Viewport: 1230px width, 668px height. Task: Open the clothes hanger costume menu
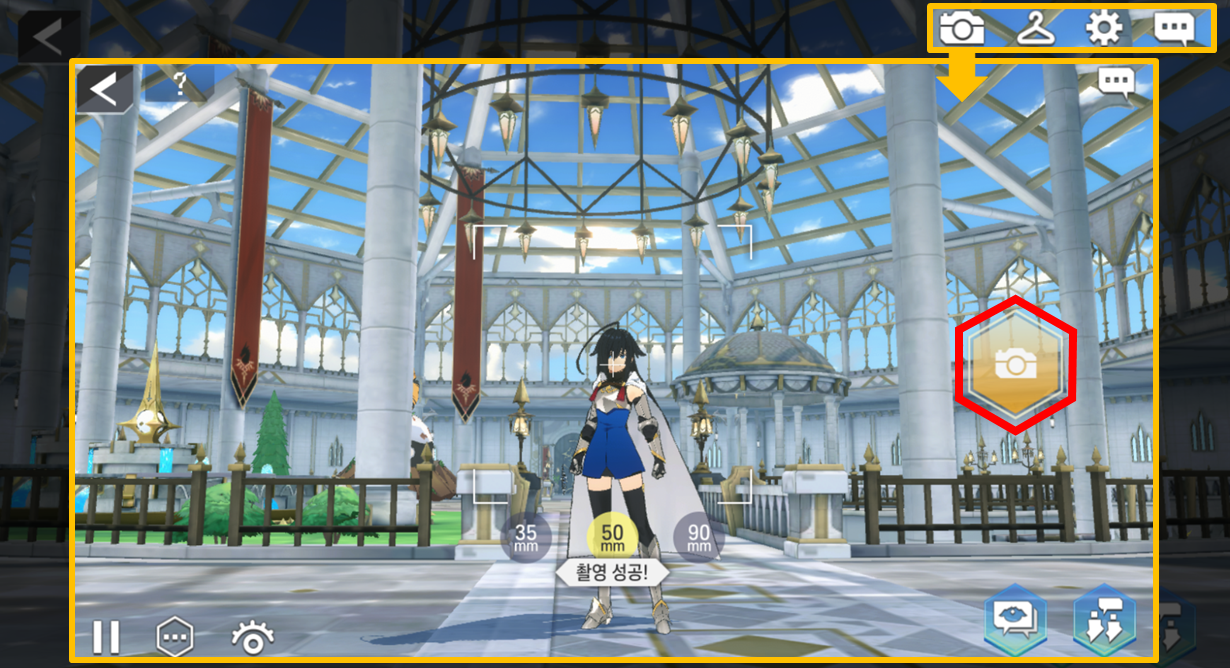tap(1036, 28)
